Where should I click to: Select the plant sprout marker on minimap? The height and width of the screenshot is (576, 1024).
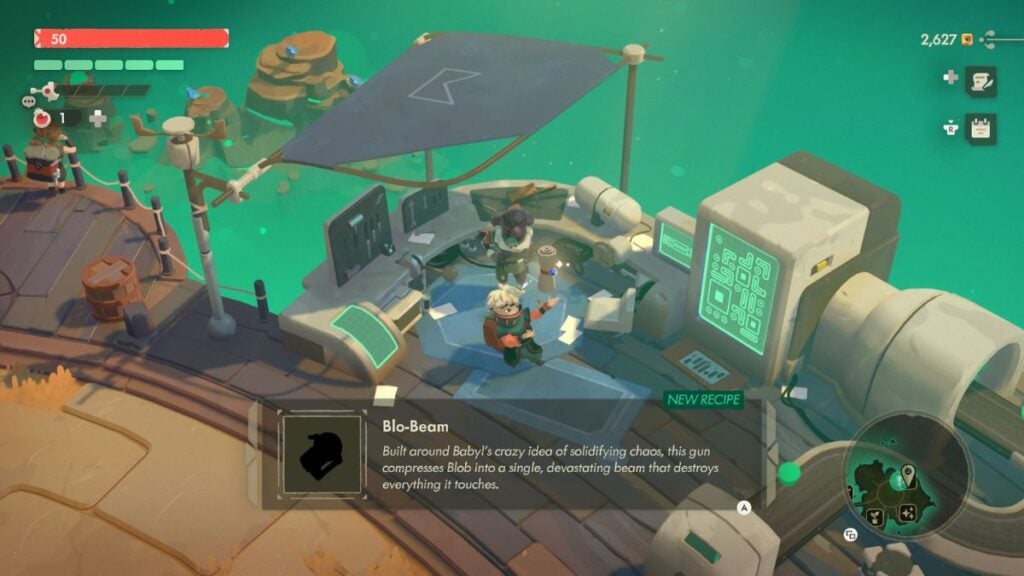[875, 514]
